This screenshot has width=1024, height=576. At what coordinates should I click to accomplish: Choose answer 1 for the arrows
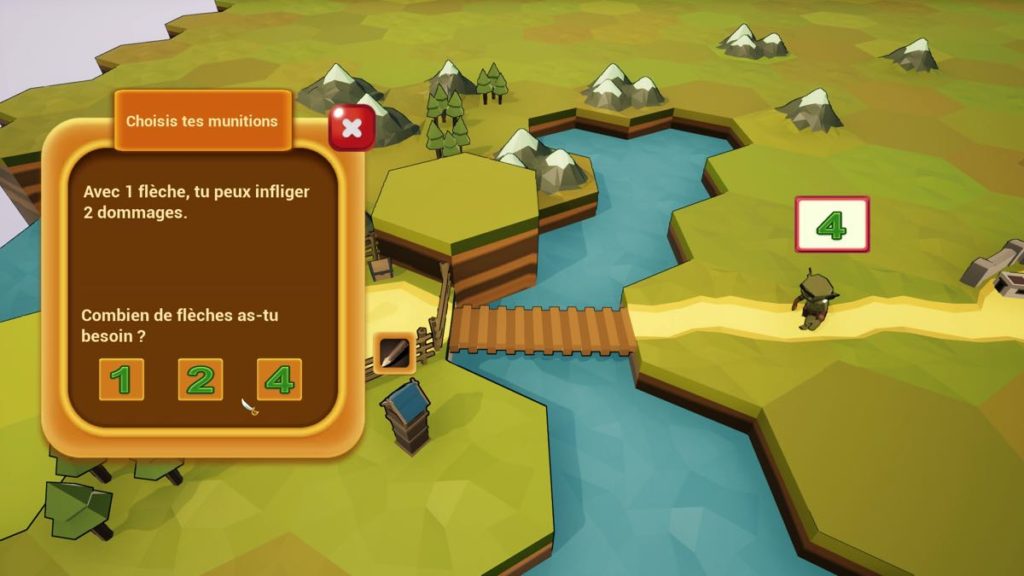click(x=121, y=380)
